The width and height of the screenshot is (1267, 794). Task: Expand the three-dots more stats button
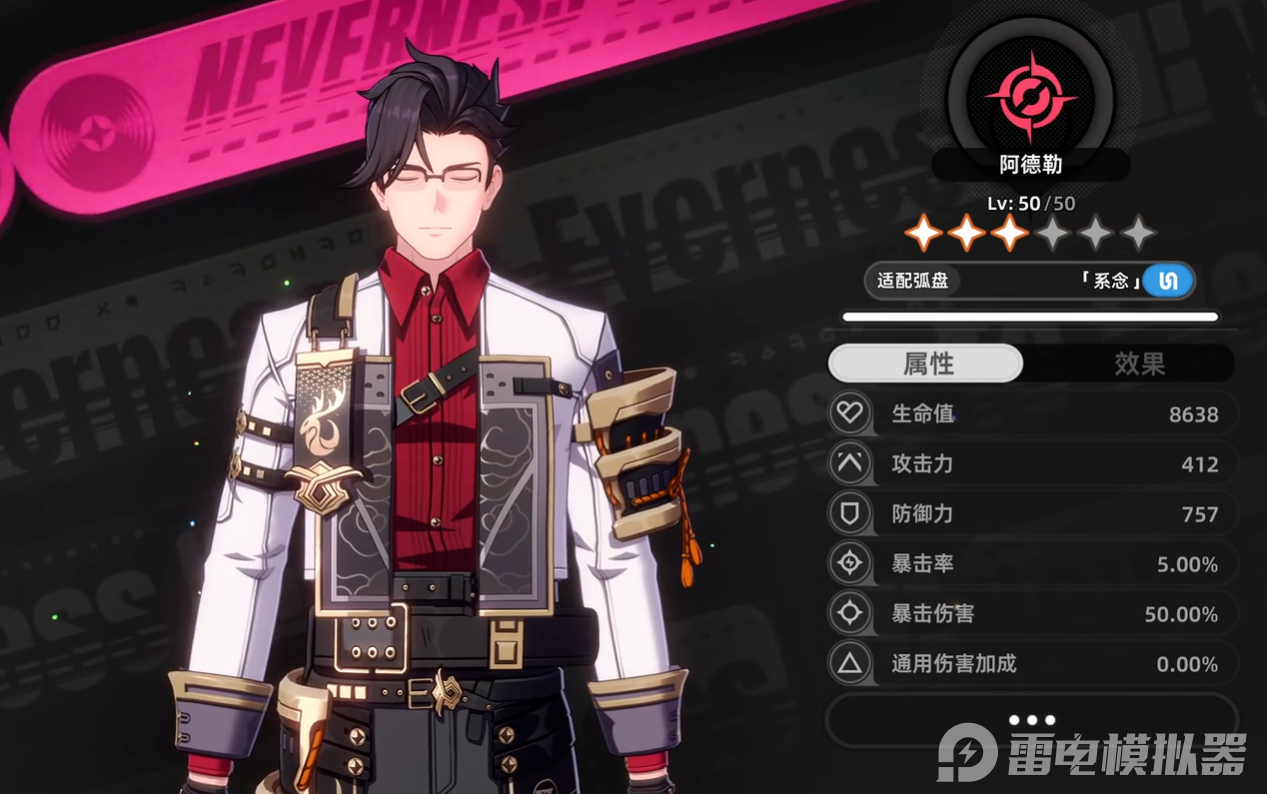click(x=1031, y=720)
